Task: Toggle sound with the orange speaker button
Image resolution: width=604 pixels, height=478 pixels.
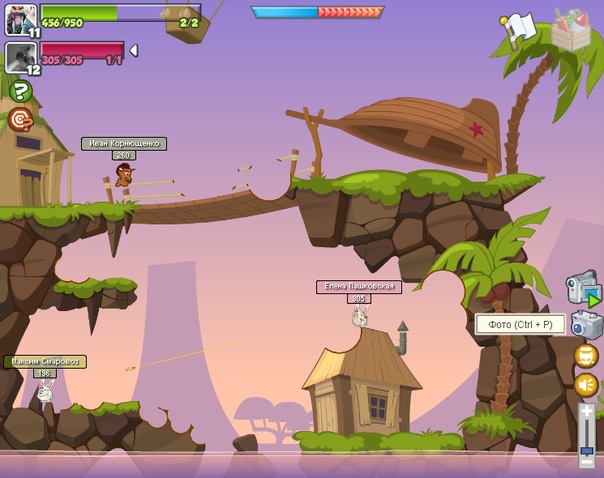Action: tap(586, 385)
